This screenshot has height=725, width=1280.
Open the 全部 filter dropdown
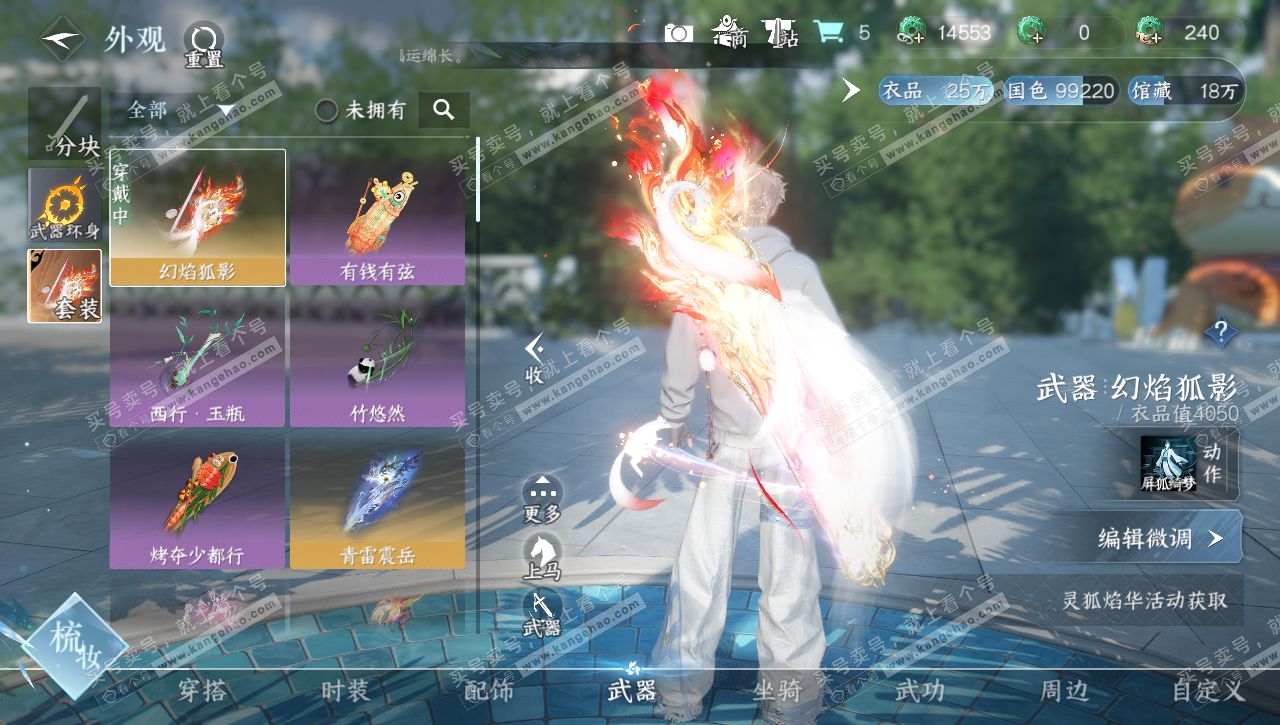[180, 110]
